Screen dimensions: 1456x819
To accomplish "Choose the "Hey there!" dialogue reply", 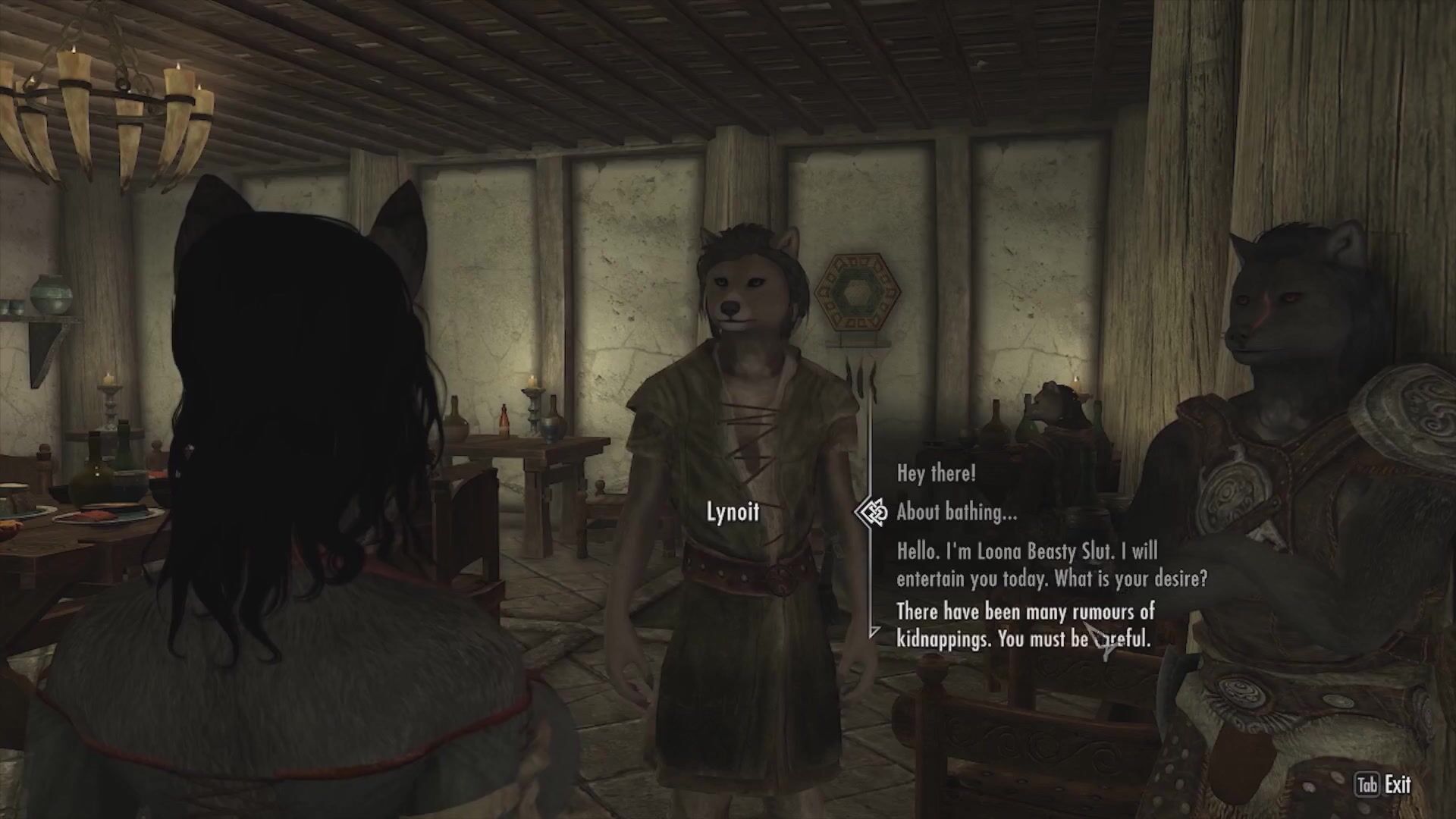I will pos(936,474).
